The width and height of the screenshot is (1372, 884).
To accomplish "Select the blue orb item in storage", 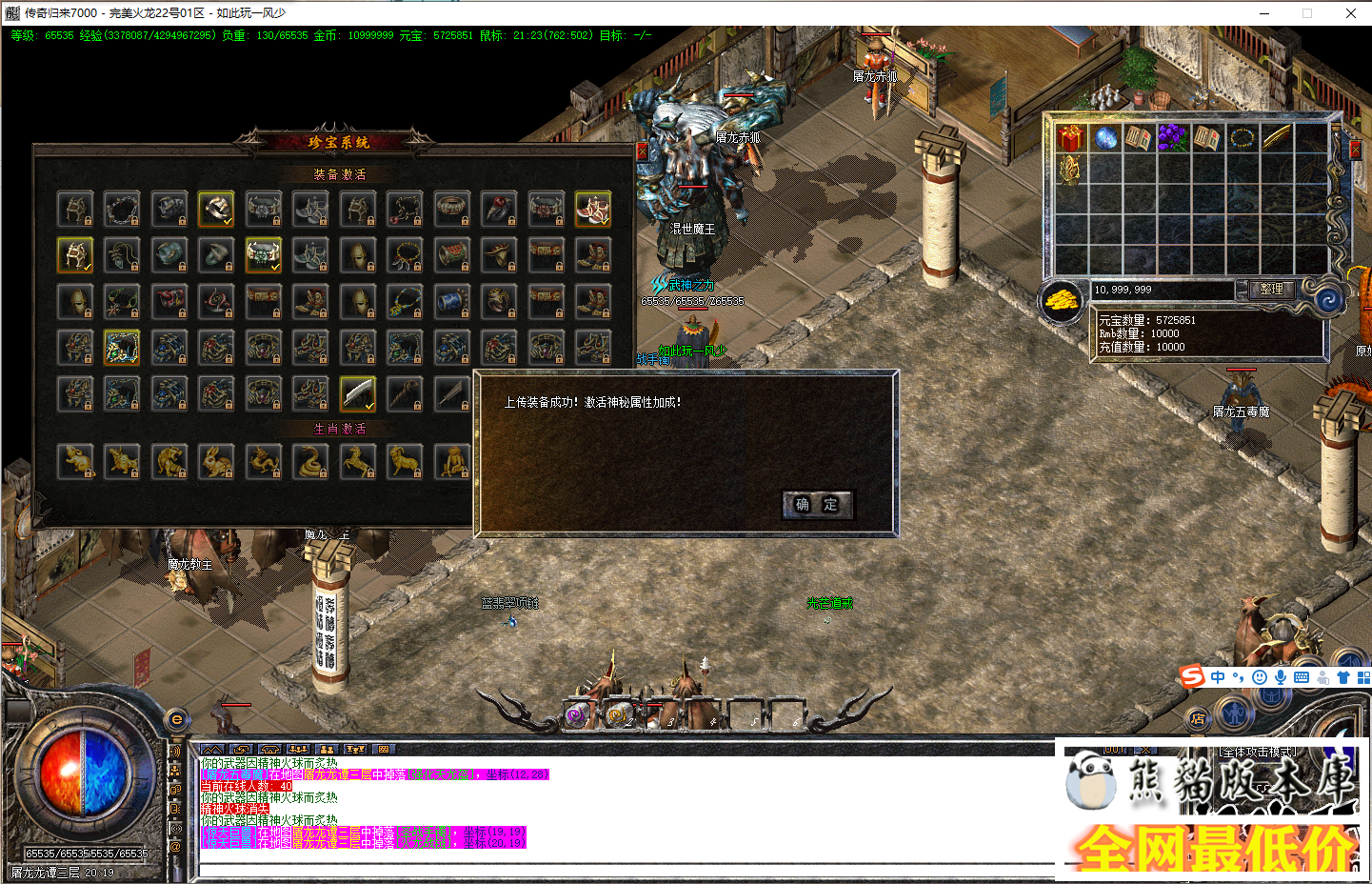I will 1106,137.
